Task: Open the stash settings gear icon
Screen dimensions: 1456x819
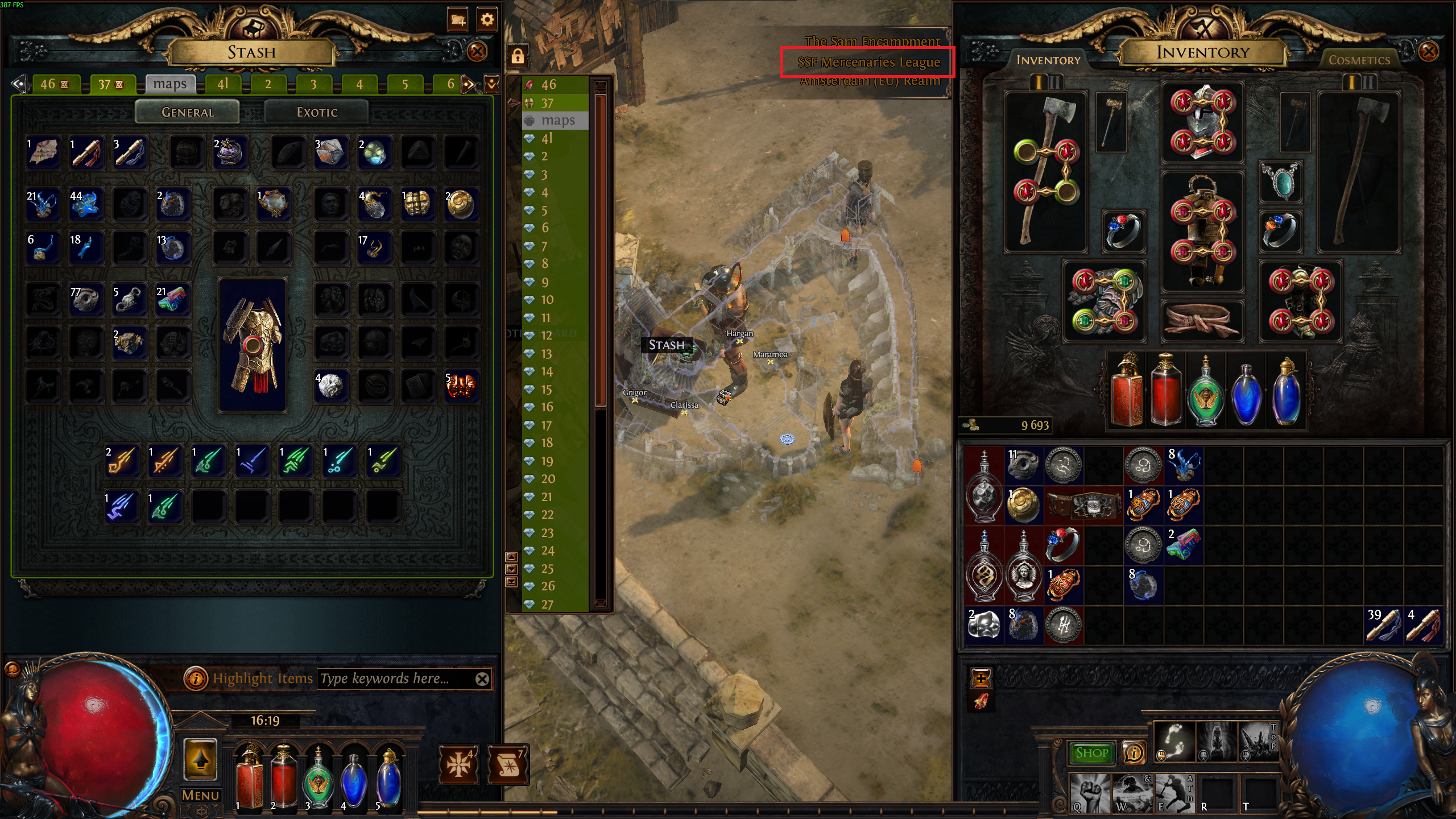Action: tap(487, 20)
